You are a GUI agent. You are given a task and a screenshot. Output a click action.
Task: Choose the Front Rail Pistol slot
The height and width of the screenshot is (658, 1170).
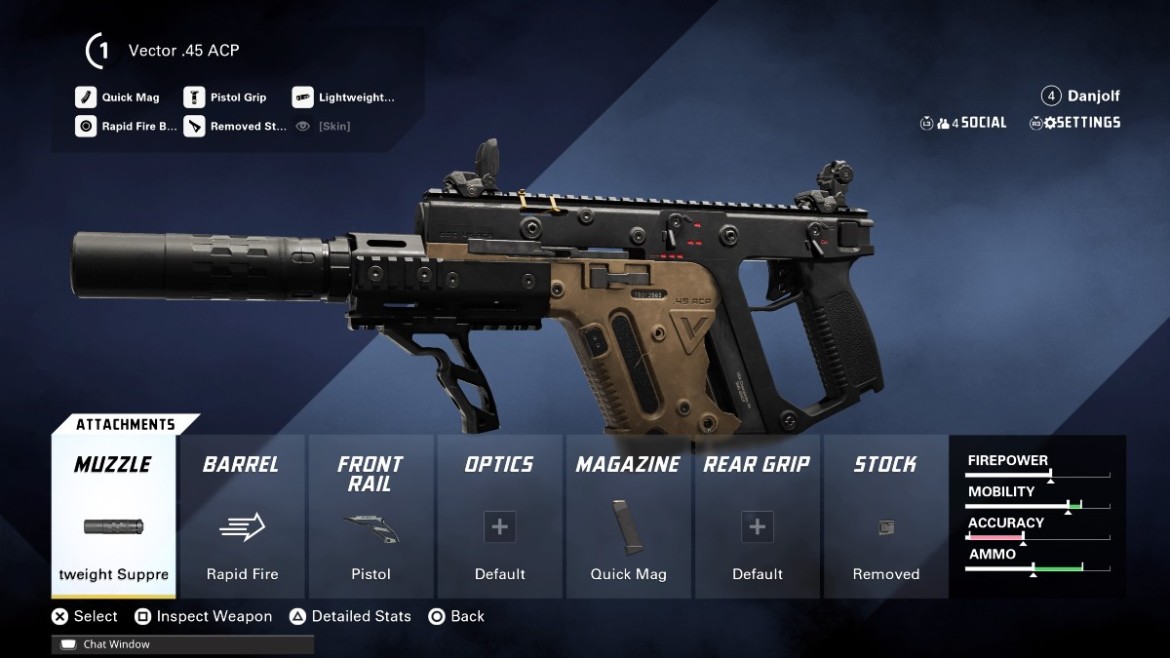click(x=370, y=516)
